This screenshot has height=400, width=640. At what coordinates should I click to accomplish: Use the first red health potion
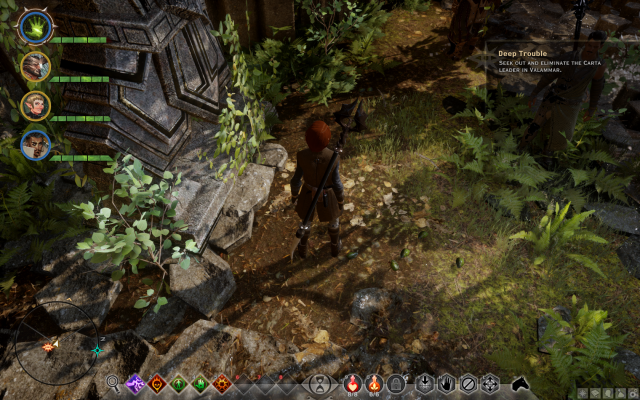352,382
